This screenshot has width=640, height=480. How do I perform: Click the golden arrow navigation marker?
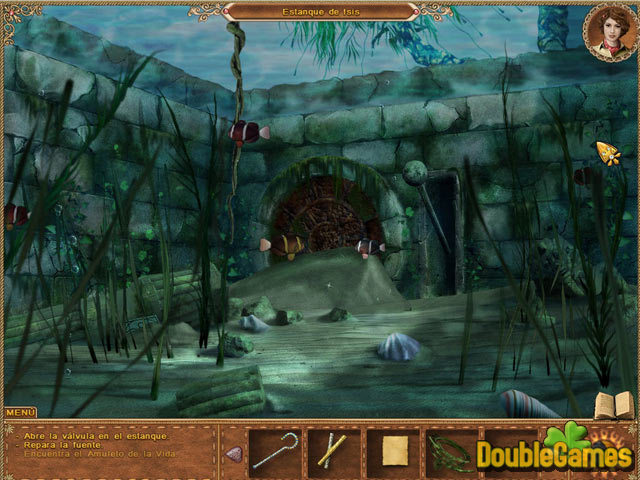tap(608, 152)
